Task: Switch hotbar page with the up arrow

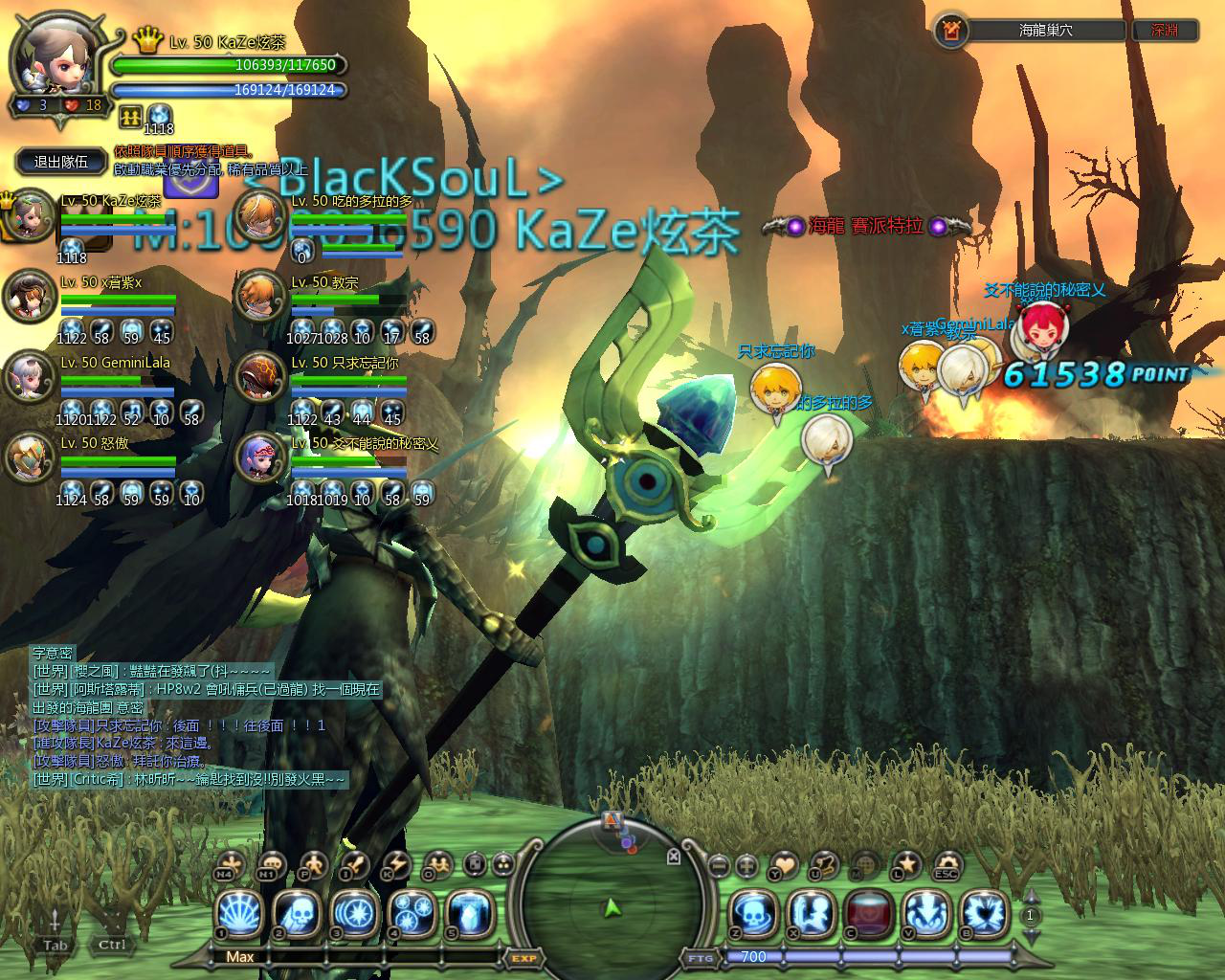Action: coord(1032,897)
